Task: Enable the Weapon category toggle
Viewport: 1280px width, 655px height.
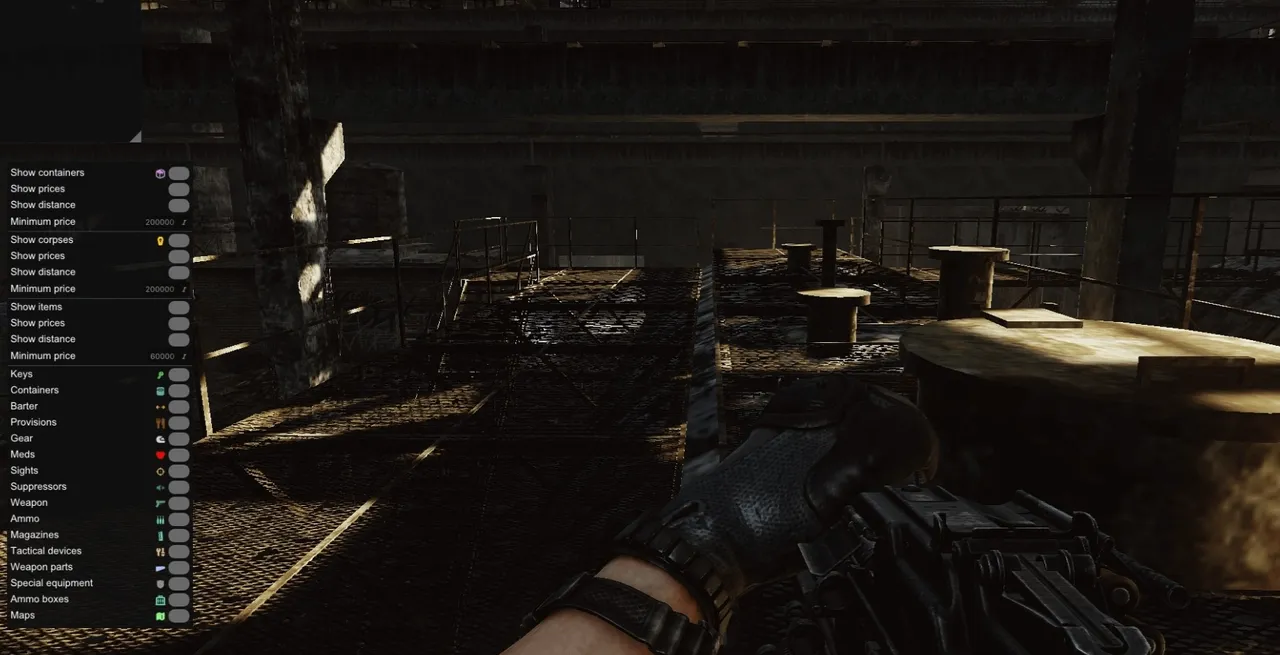Action: point(179,503)
